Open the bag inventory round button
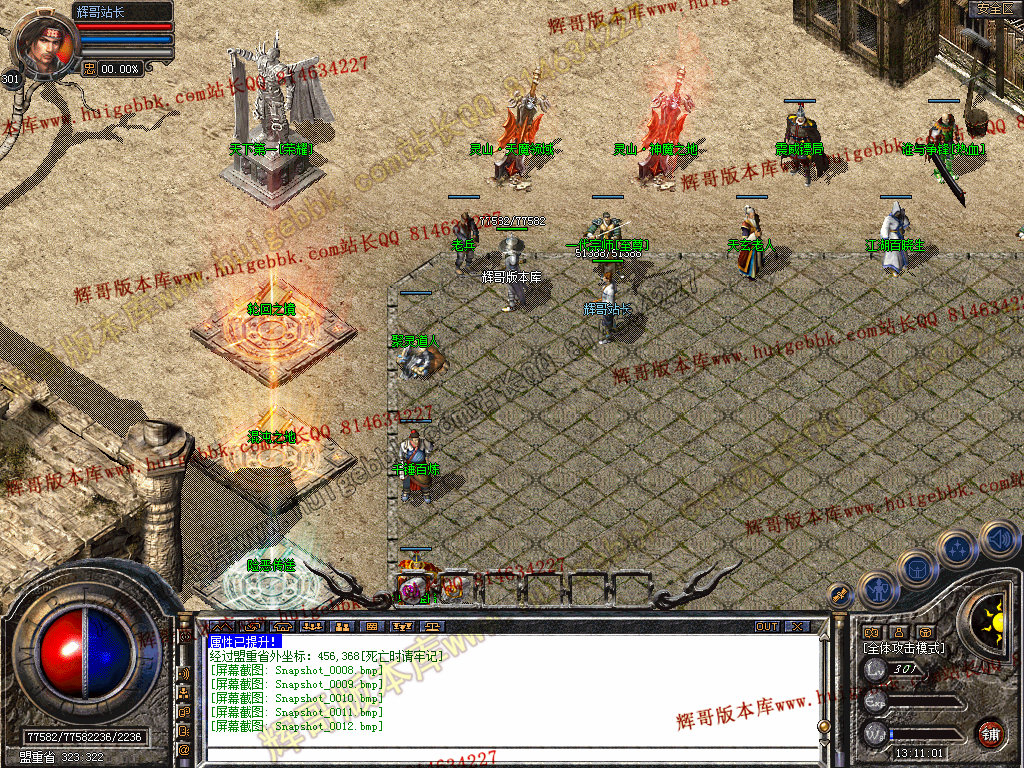This screenshot has height=768, width=1024. pos(916,570)
